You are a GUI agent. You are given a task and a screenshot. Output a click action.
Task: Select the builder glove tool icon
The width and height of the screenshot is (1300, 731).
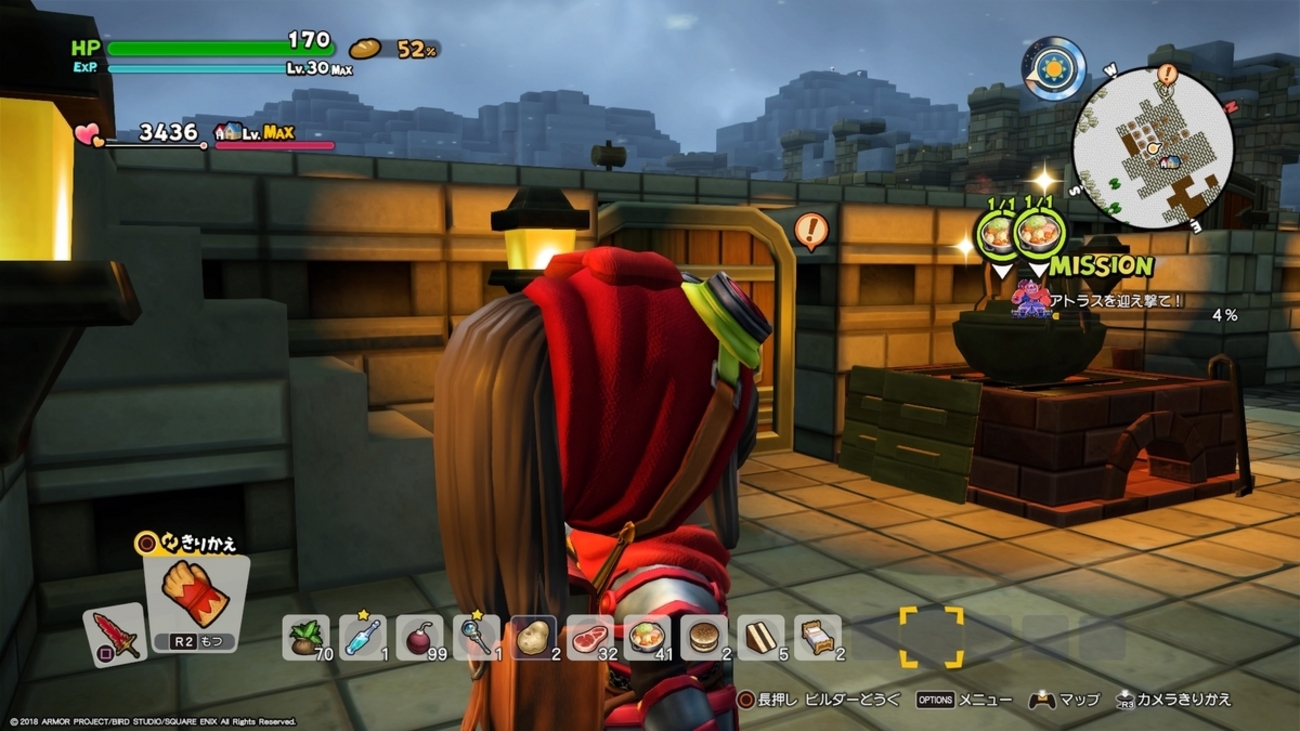(195, 597)
